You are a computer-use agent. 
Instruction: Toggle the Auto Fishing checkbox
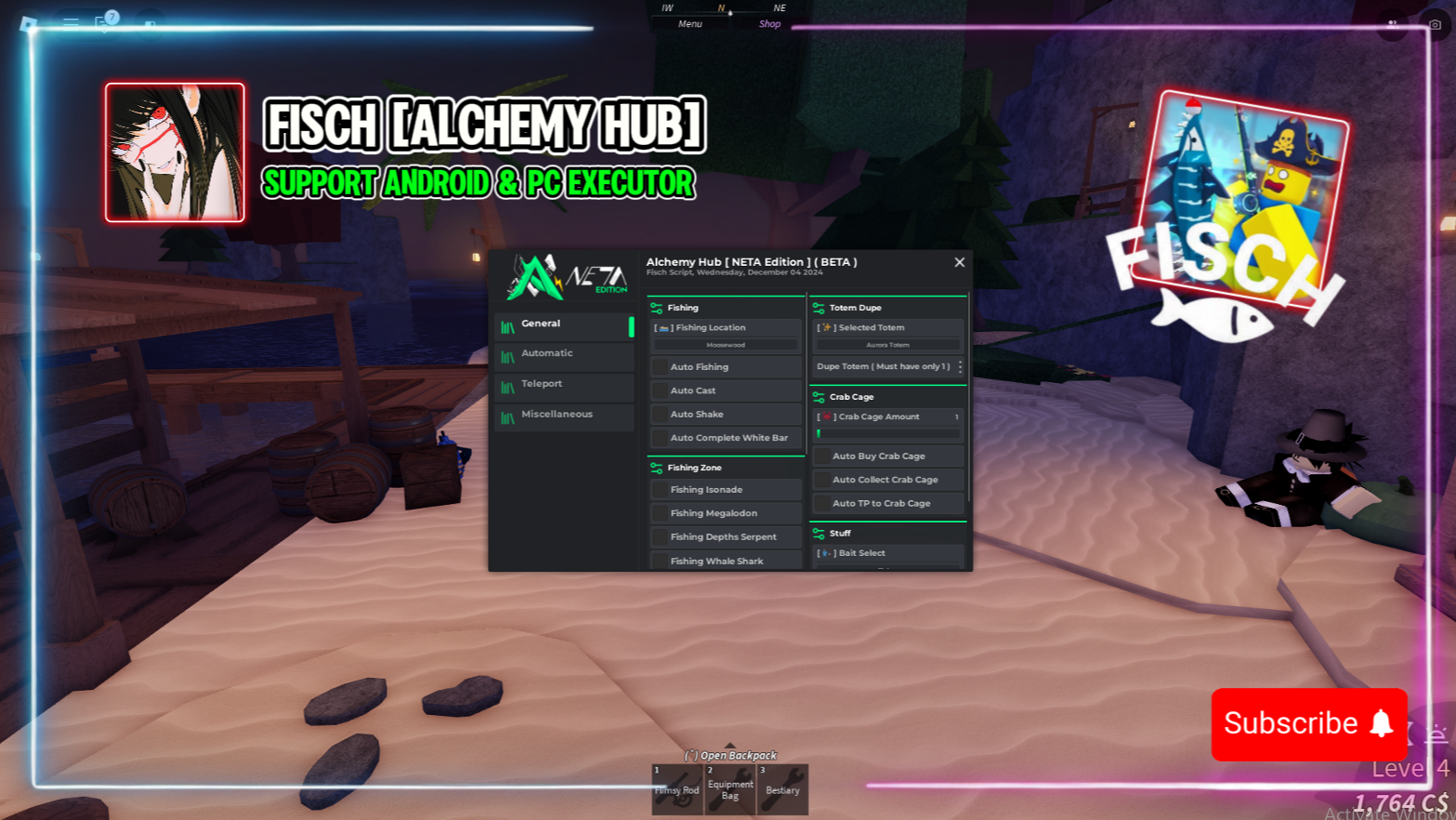[661, 367]
